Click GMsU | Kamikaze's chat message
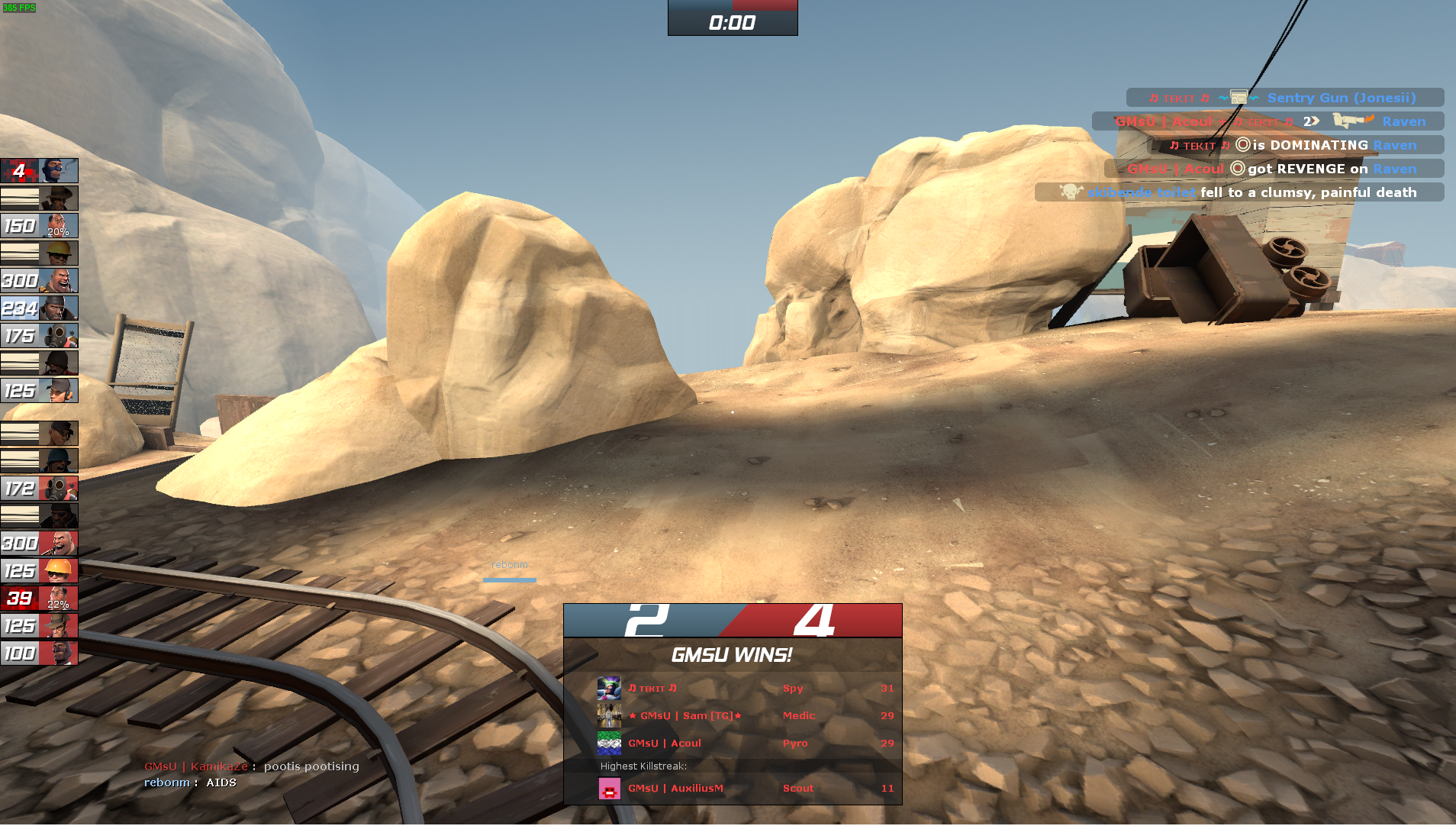Image resolution: width=1456 pixels, height=826 pixels. point(252,766)
